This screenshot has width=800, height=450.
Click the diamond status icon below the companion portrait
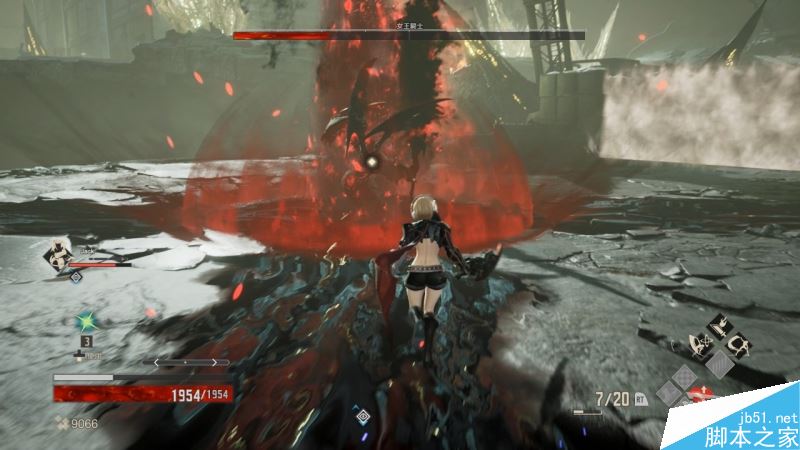coord(75,277)
